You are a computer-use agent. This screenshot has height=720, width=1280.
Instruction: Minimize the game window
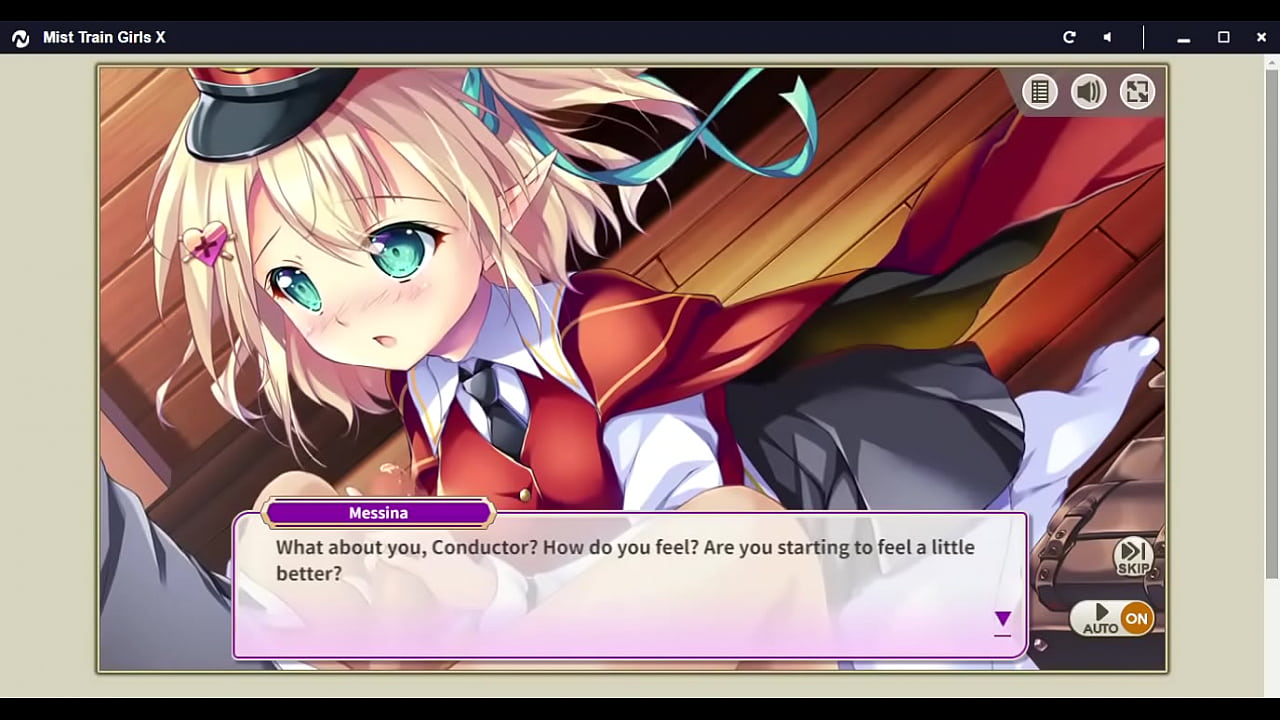pos(1184,38)
